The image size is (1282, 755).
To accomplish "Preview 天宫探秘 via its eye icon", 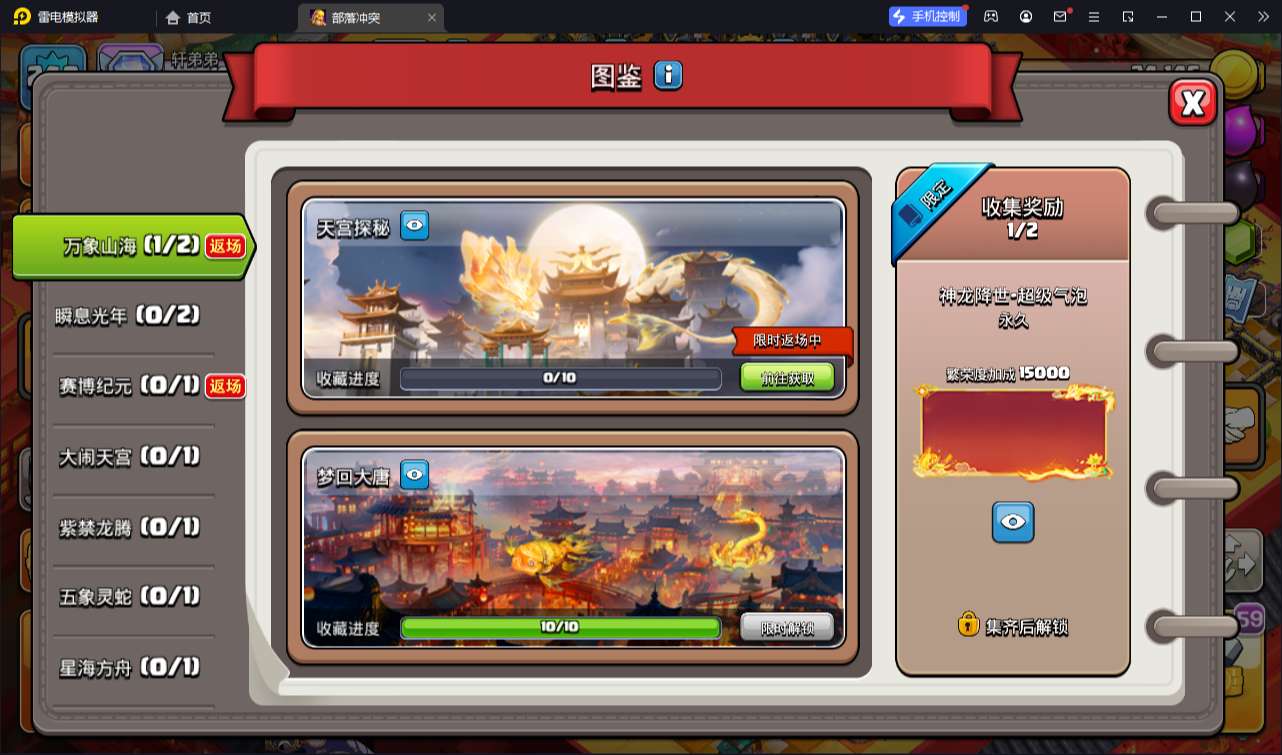I will (414, 225).
